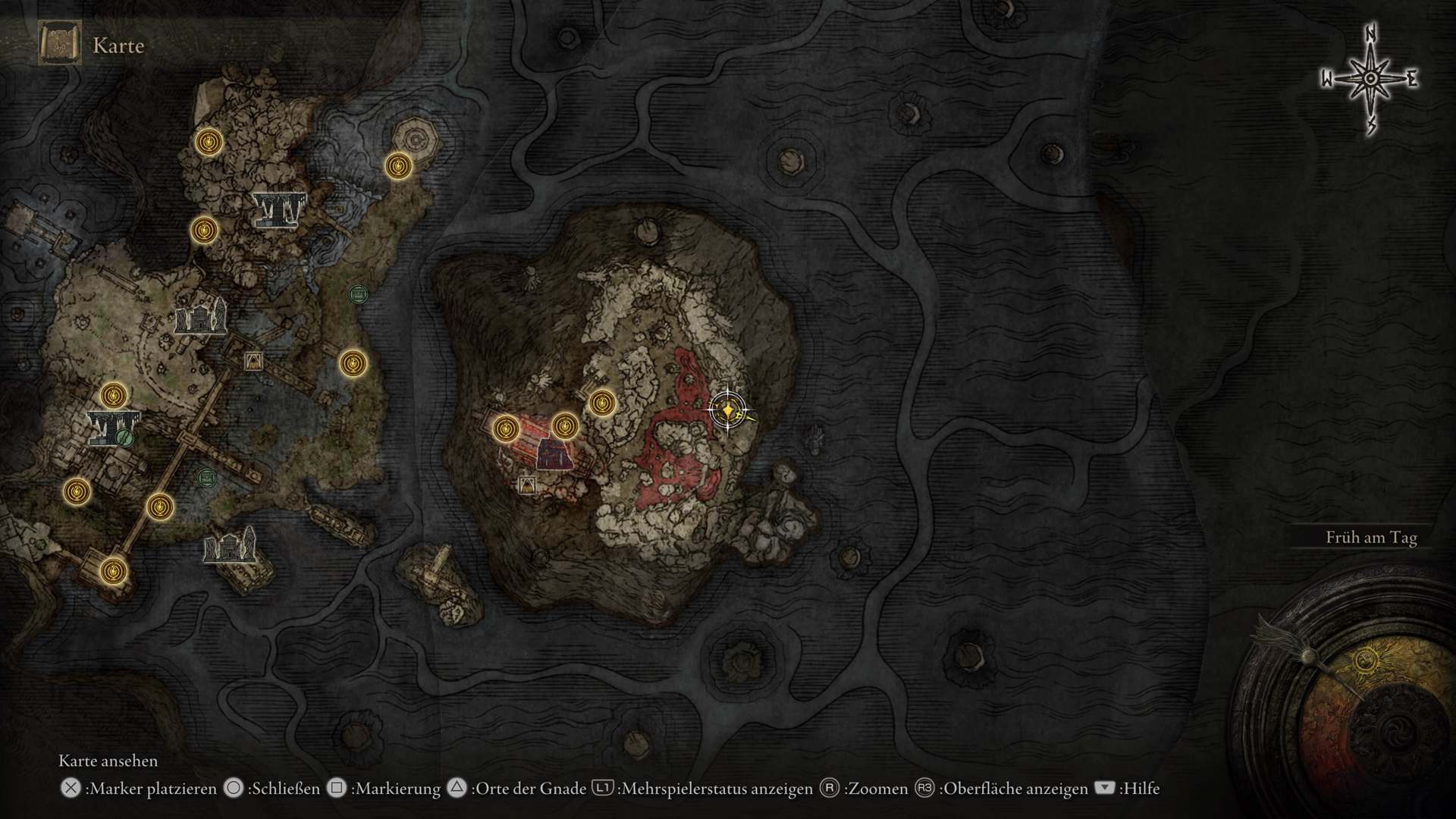Select the grace marker nearest the red swamp
This screenshot has height=819, width=1456.
click(x=602, y=403)
